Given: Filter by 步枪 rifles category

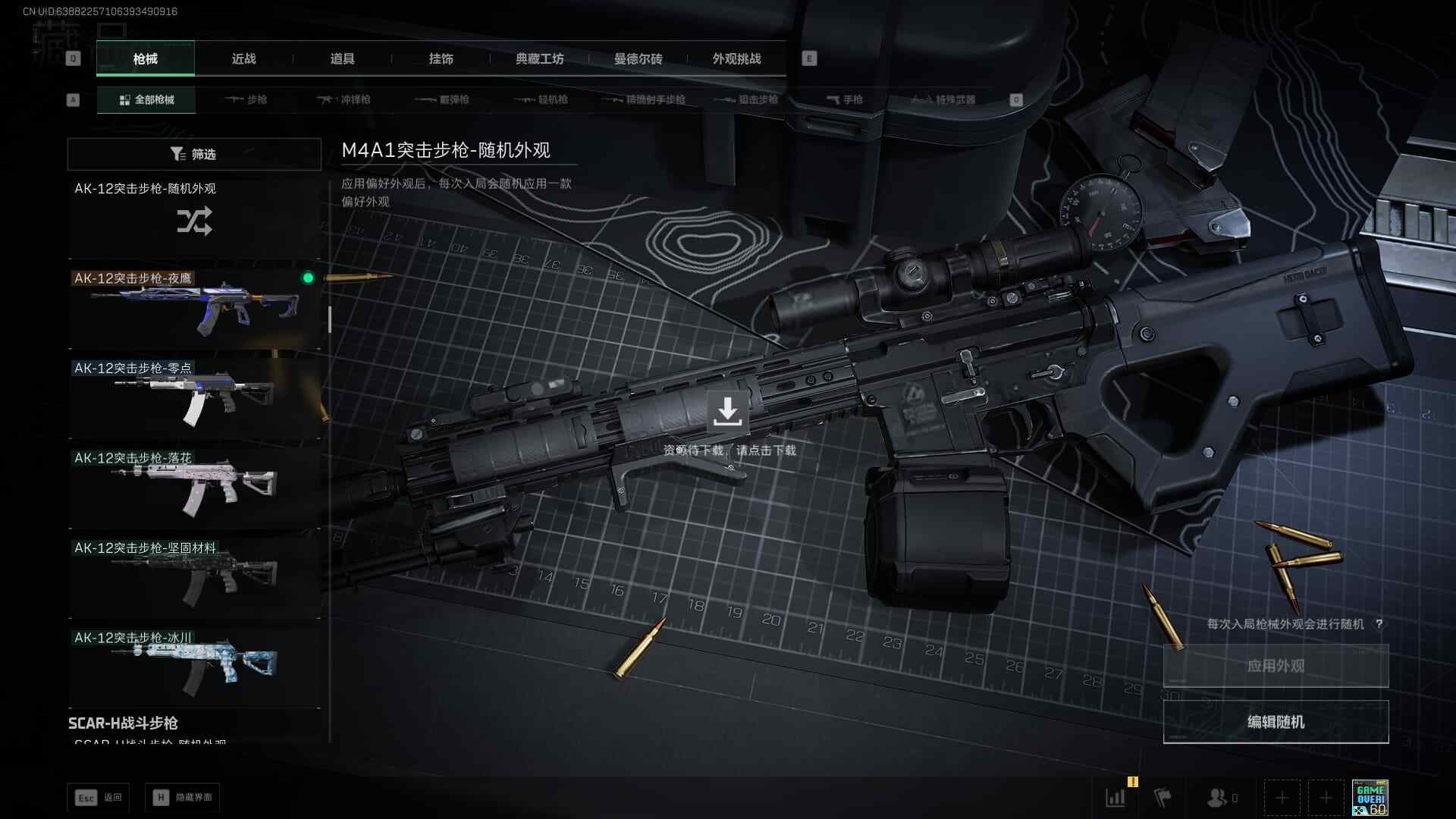Looking at the screenshot, I should click(x=246, y=99).
